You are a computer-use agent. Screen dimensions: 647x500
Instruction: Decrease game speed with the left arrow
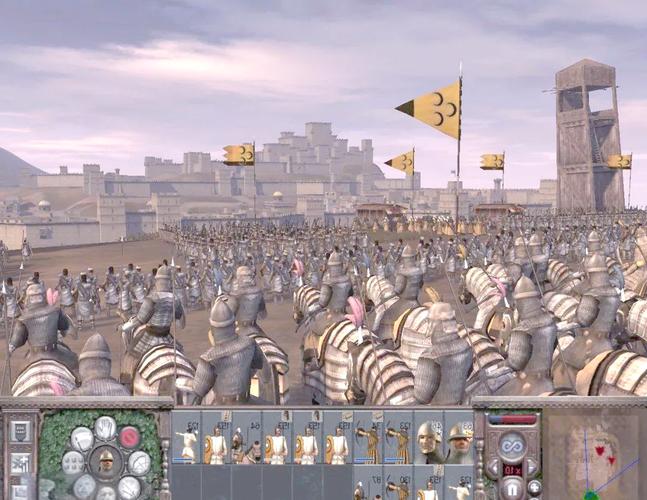491,468
